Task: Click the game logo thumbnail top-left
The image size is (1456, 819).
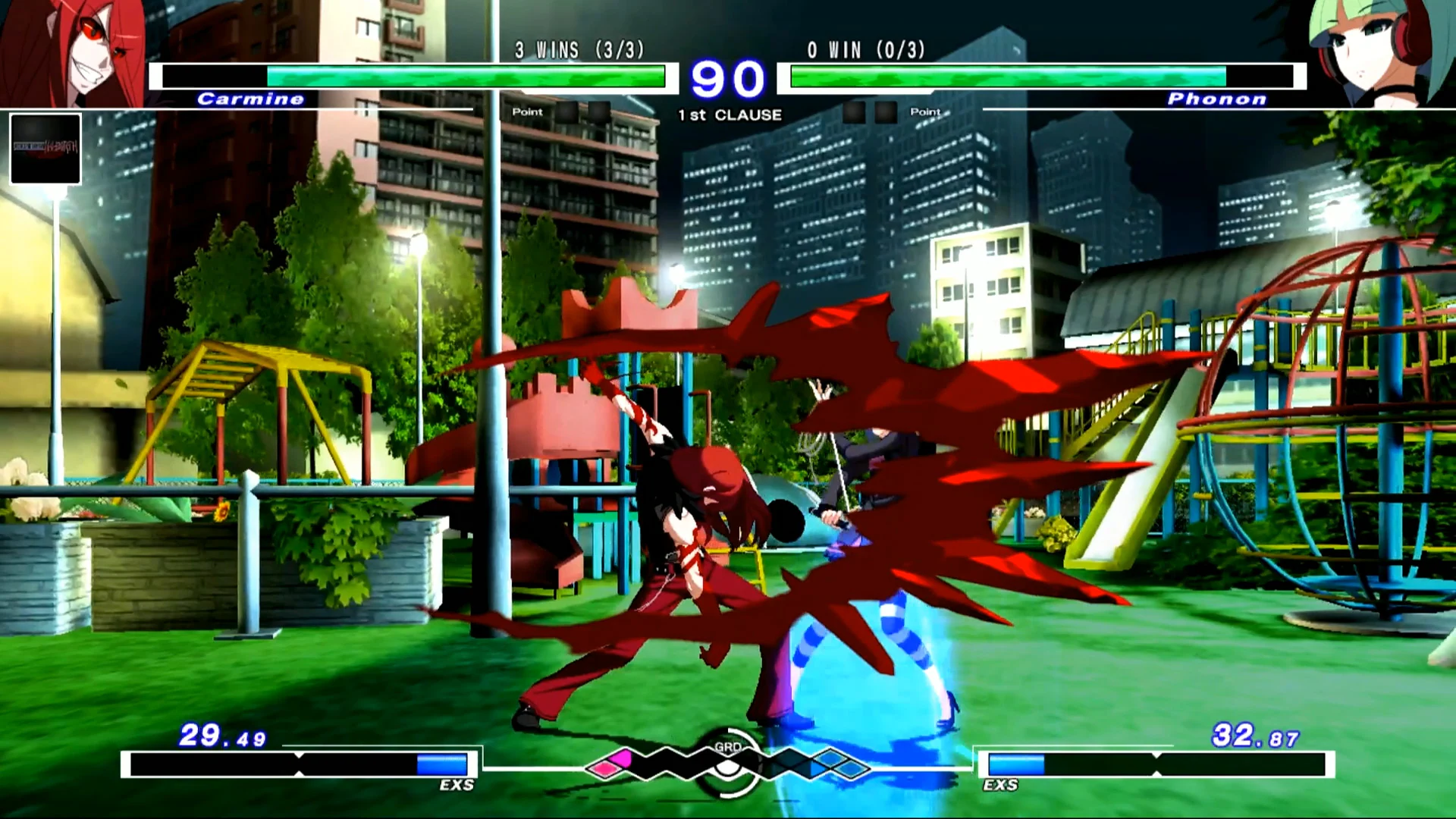Action: [x=45, y=149]
